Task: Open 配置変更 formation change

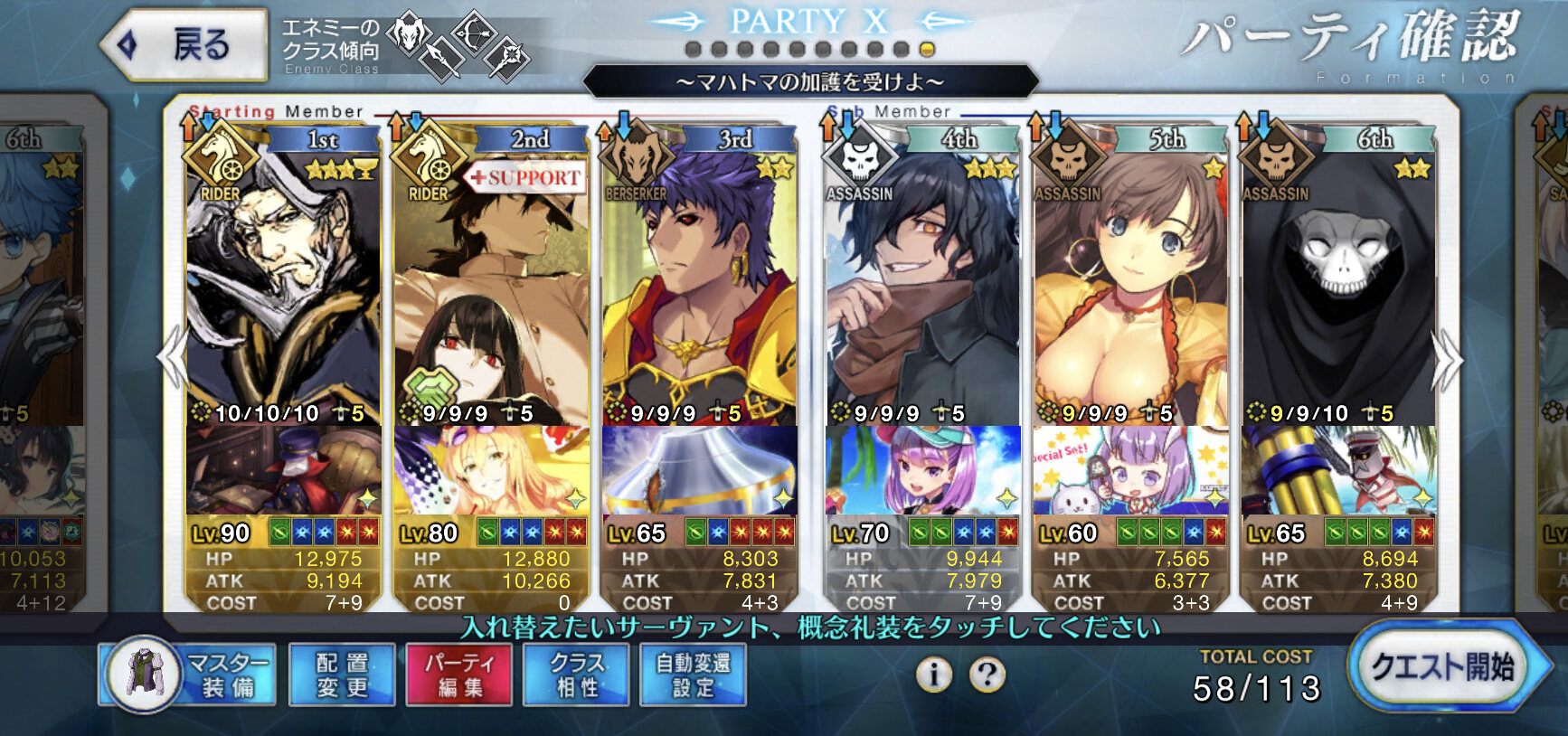Action: [342, 675]
